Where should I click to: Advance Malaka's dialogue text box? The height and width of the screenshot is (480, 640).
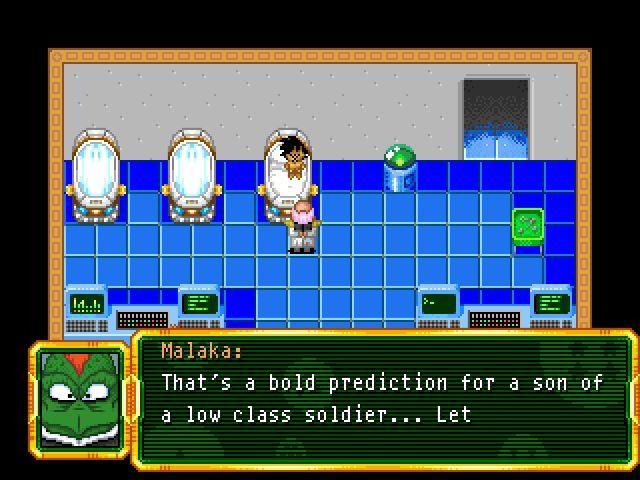tap(384, 400)
